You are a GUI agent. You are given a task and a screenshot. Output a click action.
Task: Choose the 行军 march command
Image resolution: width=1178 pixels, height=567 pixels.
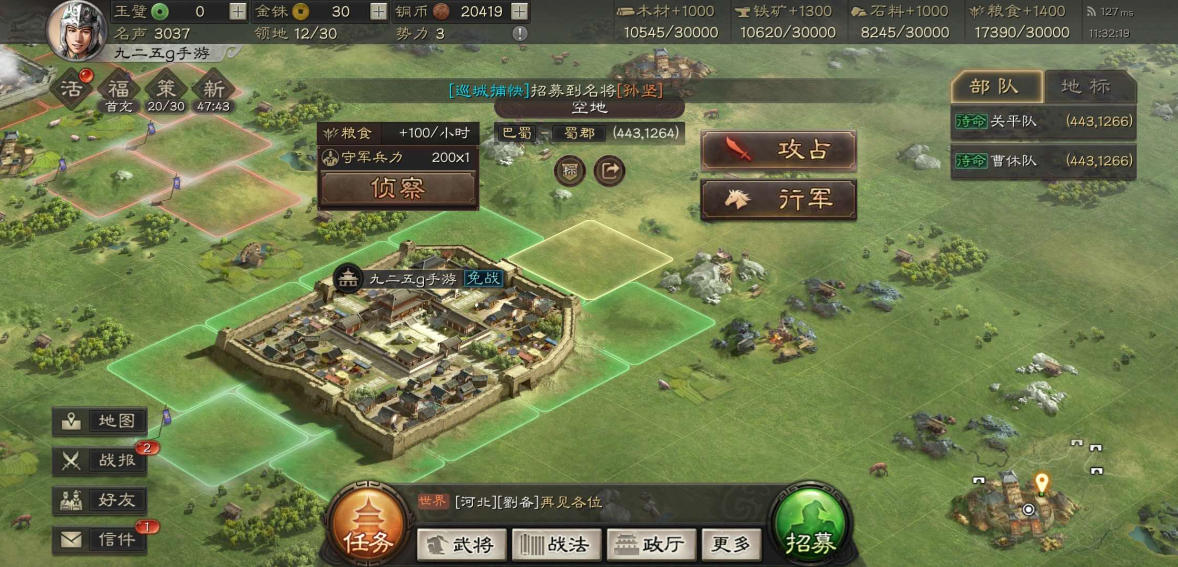778,199
